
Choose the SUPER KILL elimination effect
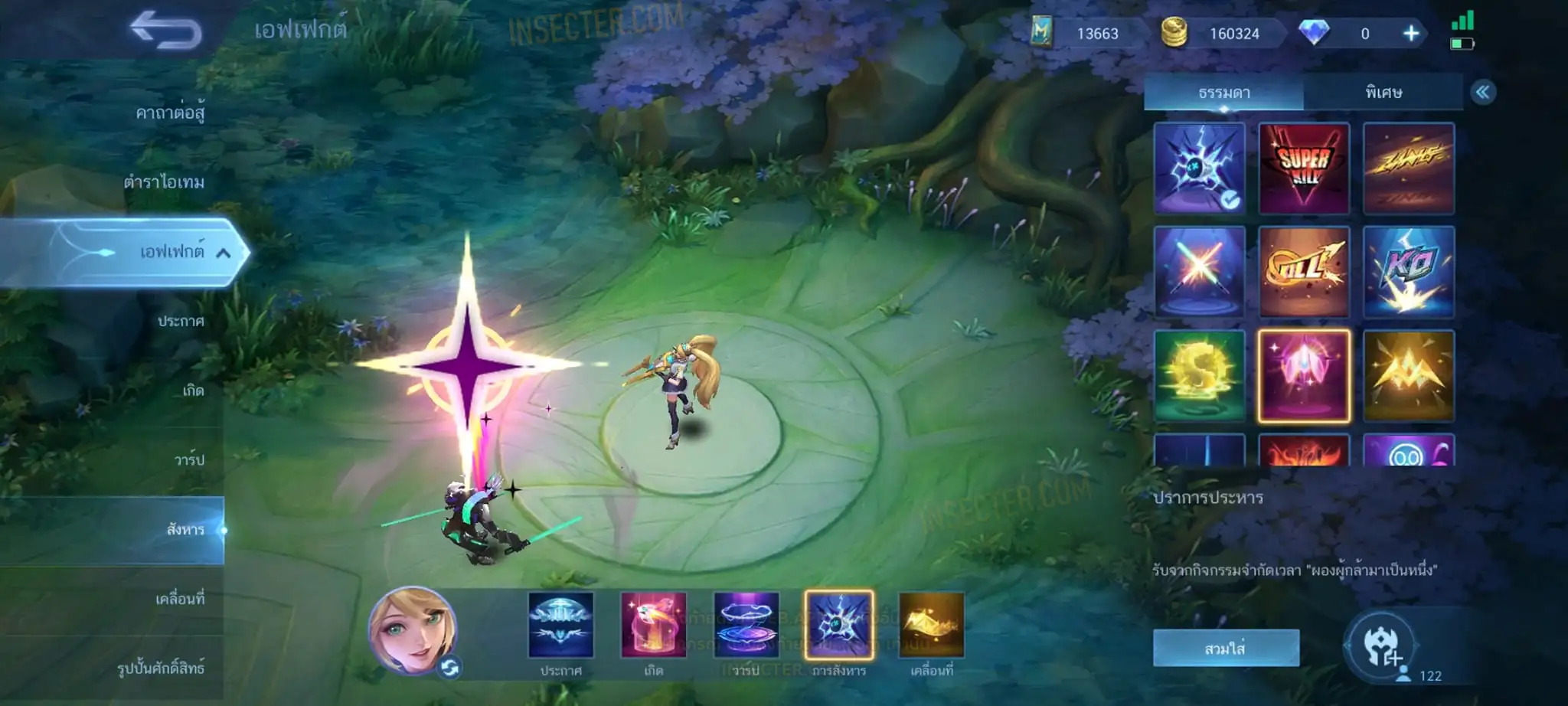[x=1304, y=168]
